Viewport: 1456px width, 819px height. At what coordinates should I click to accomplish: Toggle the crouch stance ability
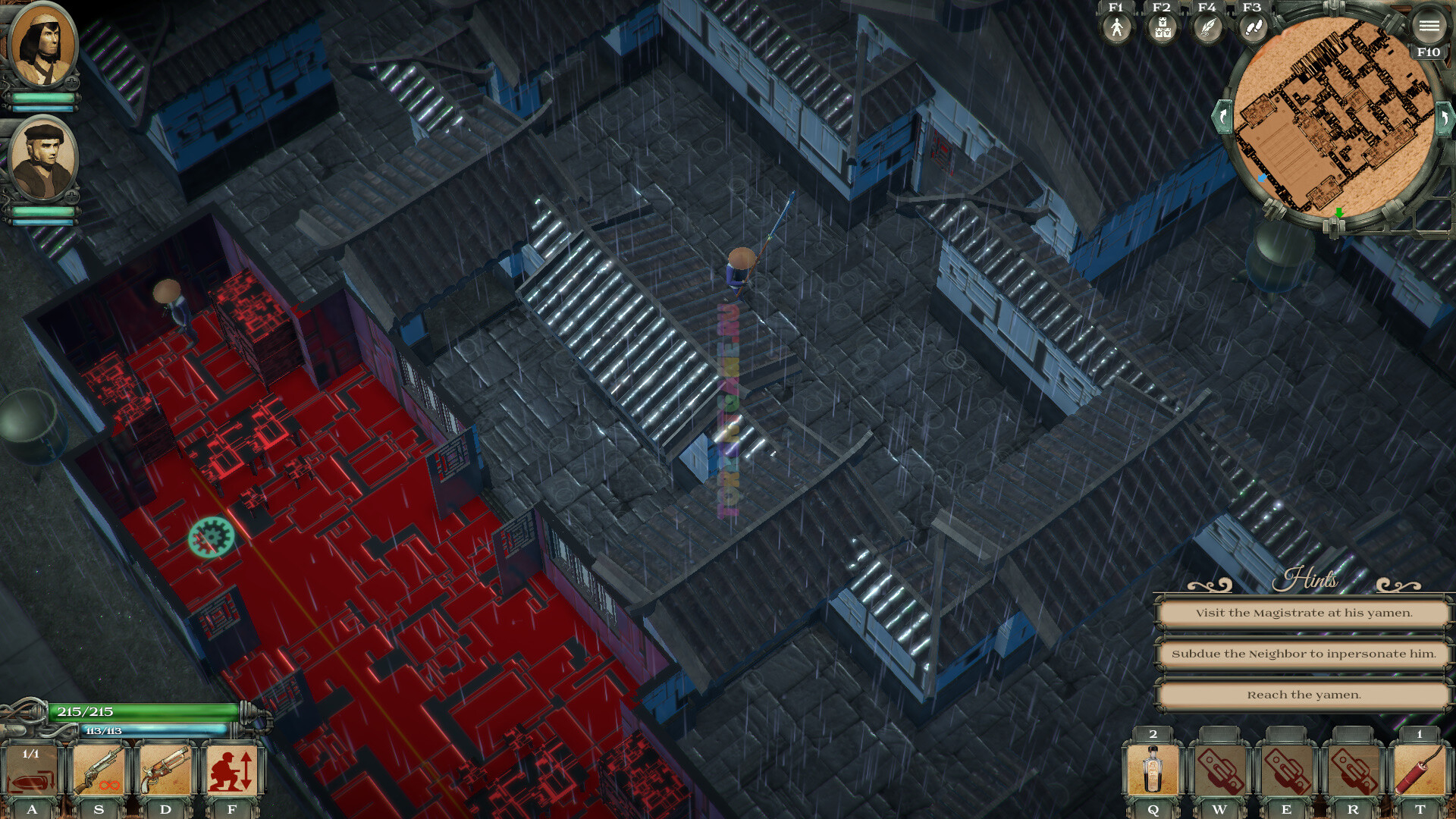pos(232,772)
